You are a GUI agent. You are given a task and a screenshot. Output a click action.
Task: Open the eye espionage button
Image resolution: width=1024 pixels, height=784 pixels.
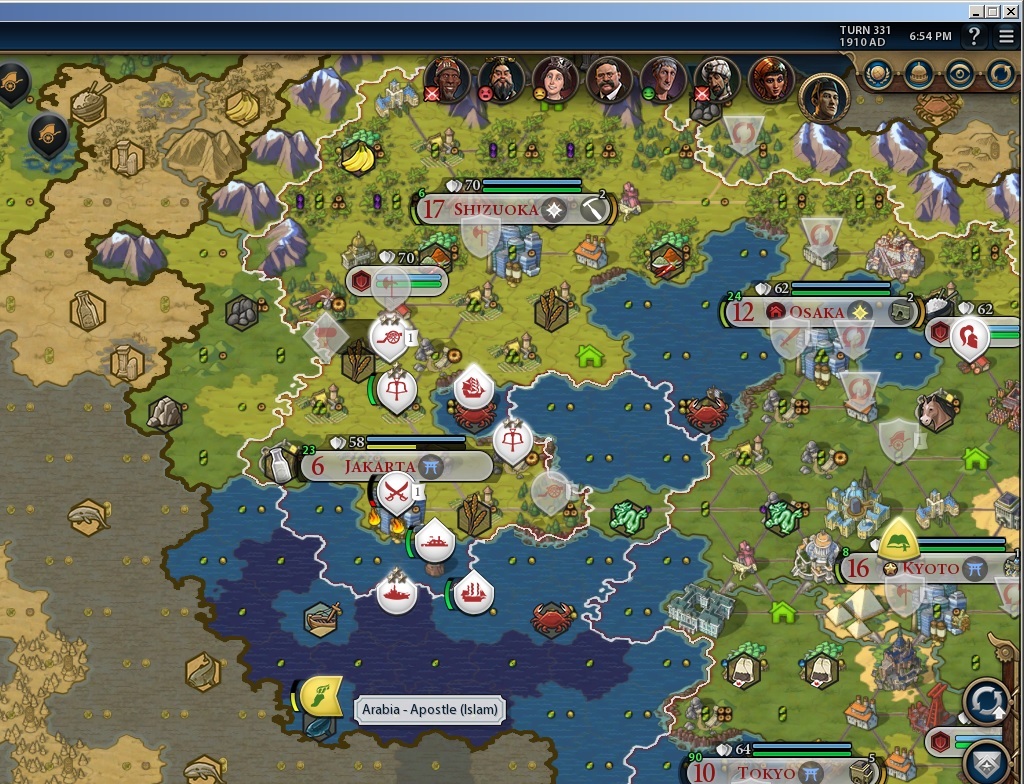click(960, 73)
